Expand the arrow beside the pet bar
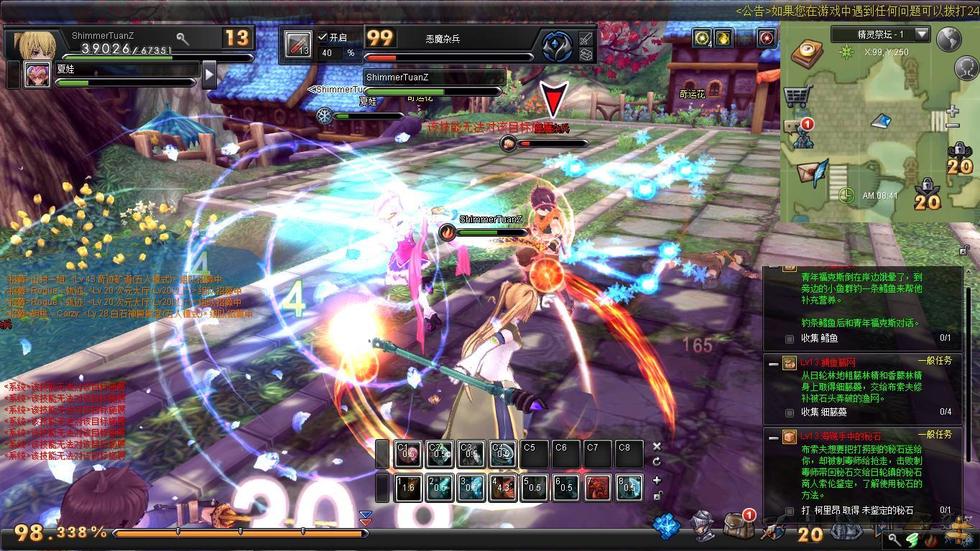 click(x=209, y=74)
